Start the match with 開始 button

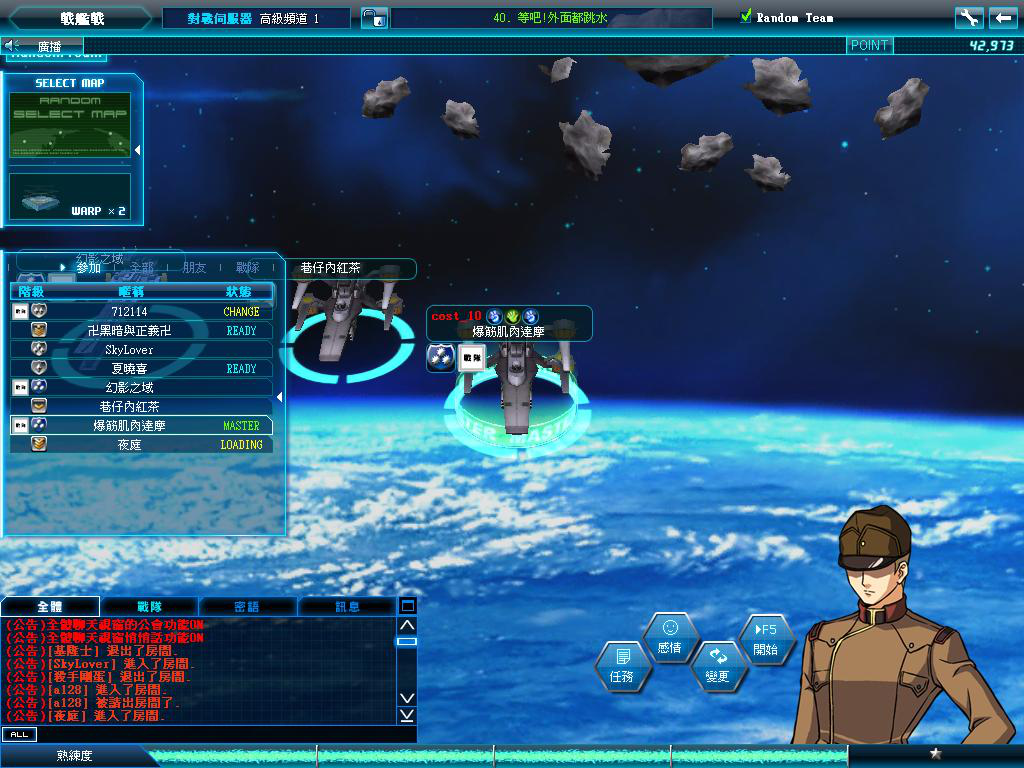pyautogui.click(x=766, y=638)
